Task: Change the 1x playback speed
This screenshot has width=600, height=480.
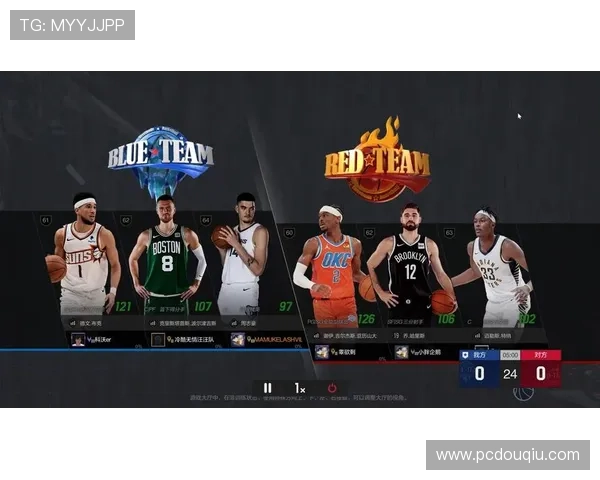Action: tap(299, 388)
